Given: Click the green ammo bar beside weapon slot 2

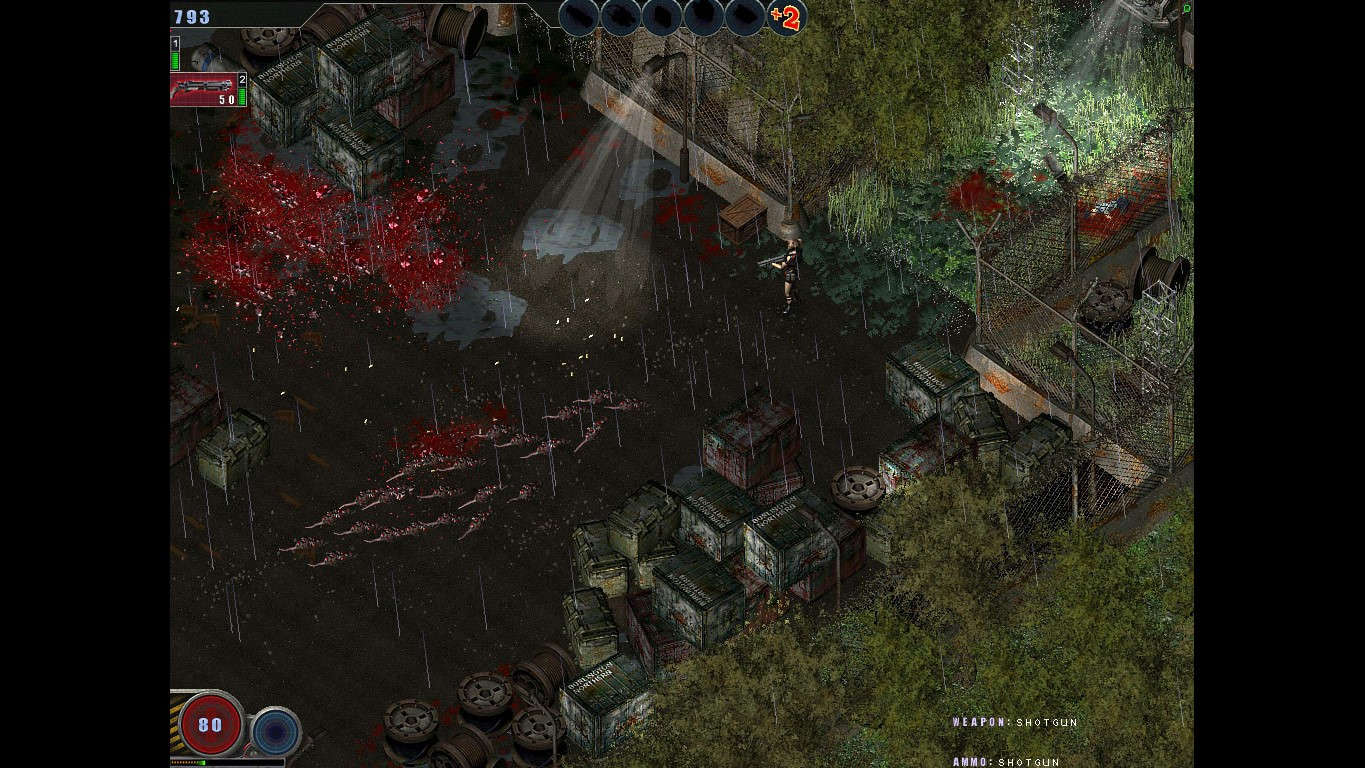Looking at the screenshot, I should [242, 96].
